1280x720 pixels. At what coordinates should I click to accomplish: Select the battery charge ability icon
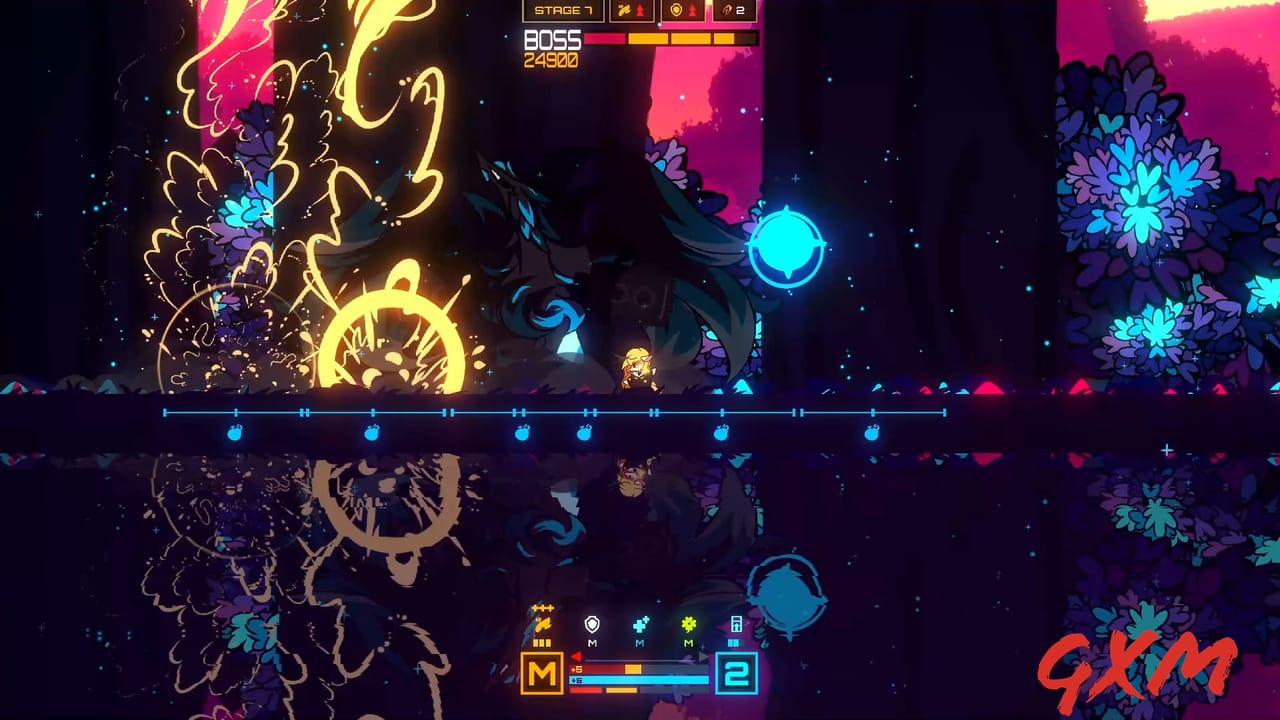tap(738, 624)
